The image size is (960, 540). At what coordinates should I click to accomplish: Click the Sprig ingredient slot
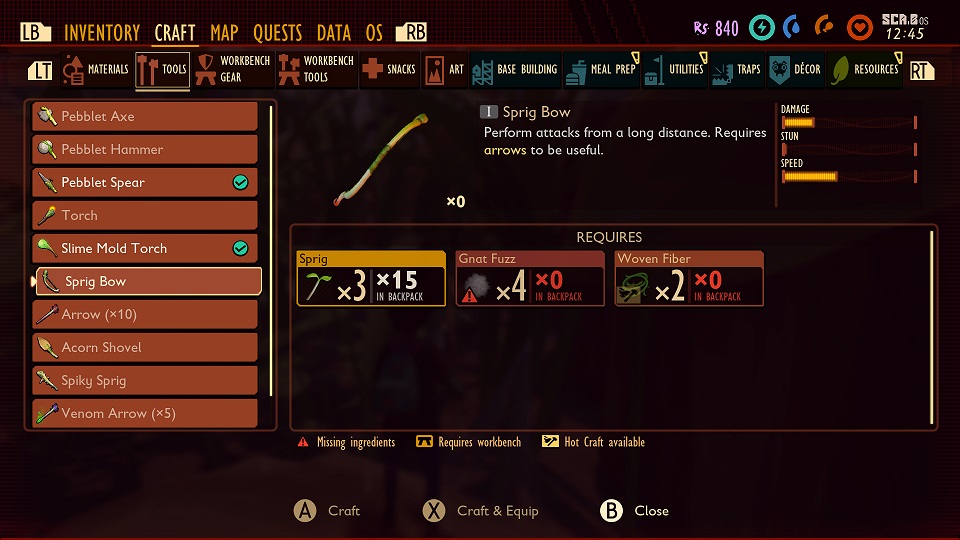click(x=371, y=278)
